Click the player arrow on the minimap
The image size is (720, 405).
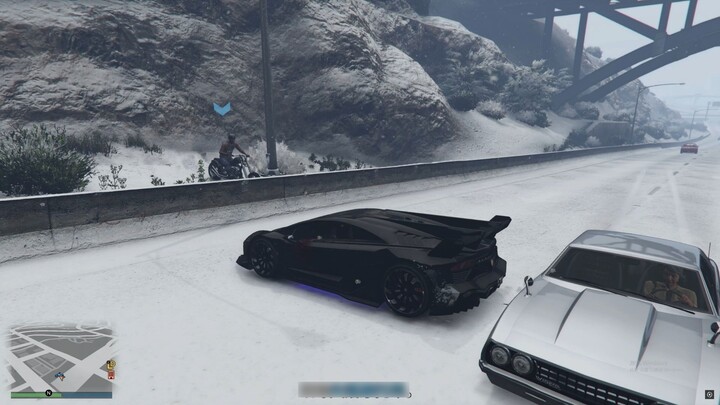pos(60,375)
